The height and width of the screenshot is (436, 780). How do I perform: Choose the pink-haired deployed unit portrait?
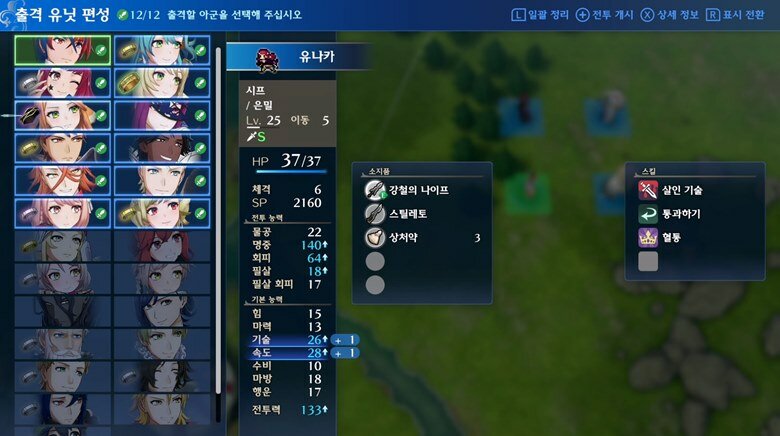click(62, 213)
